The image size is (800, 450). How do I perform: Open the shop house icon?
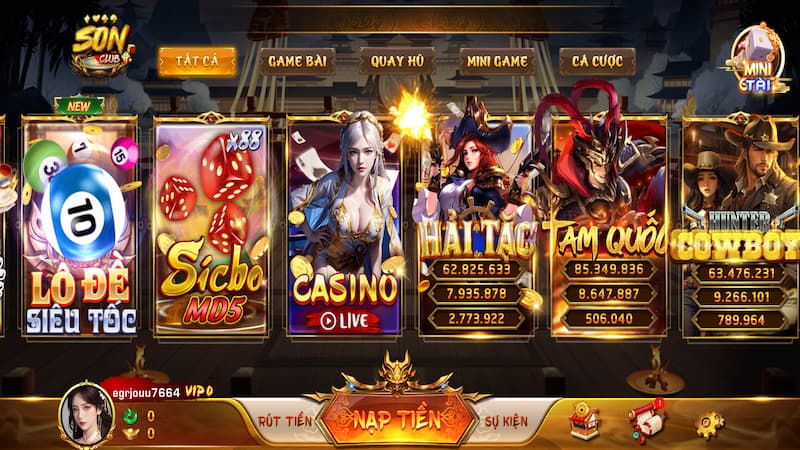pos(583,422)
